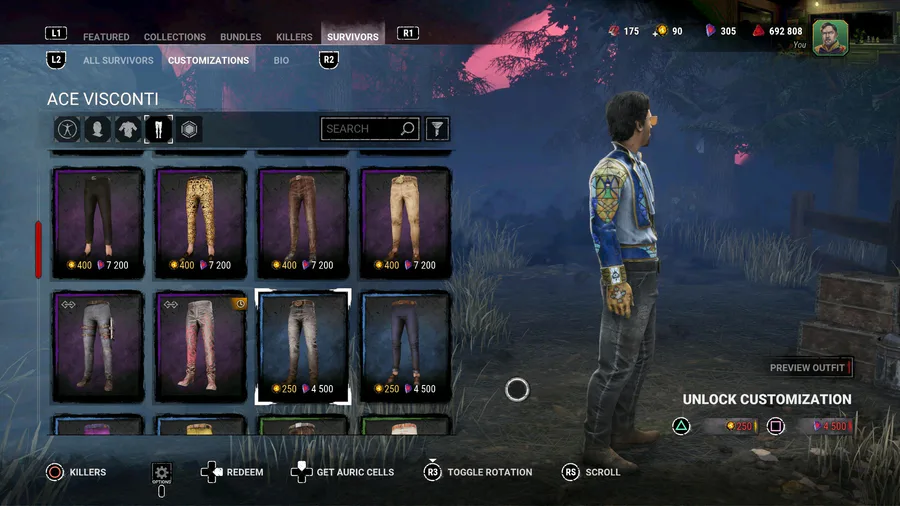Viewport: 900px width, 506px height.
Task: Switch to the Killers tab
Action: 294,37
